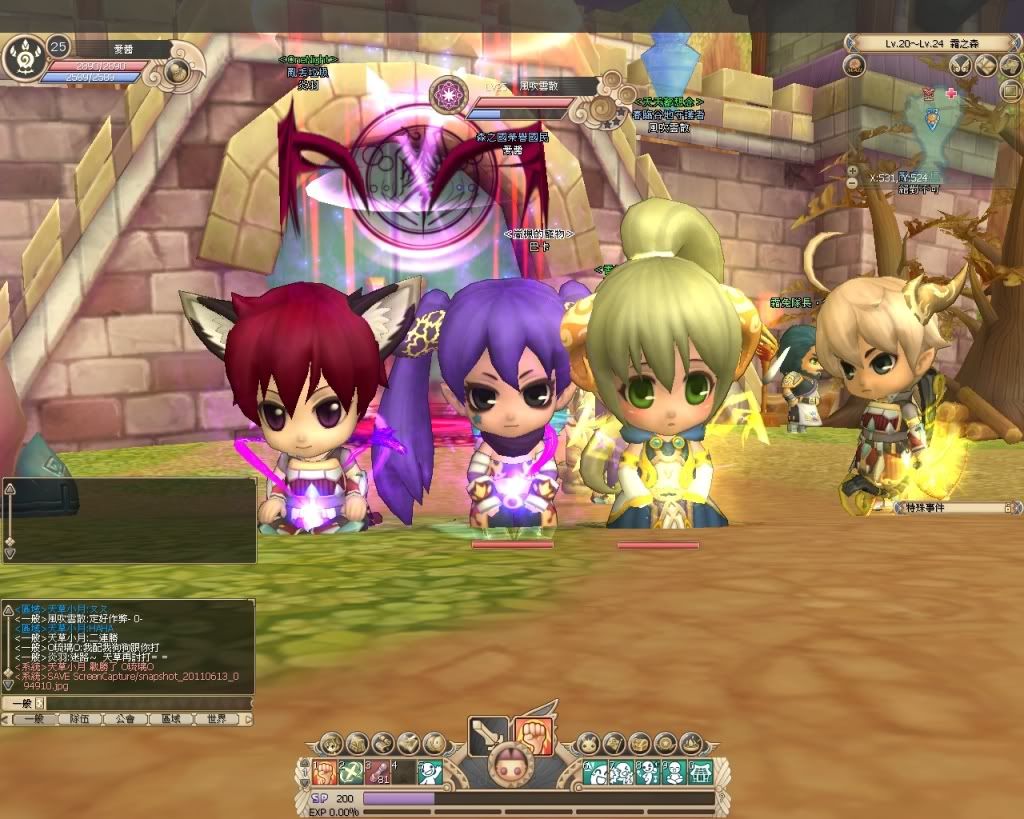Click the player portrait emblem
The height and width of the screenshot is (819, 1024).
pos(23,61)
